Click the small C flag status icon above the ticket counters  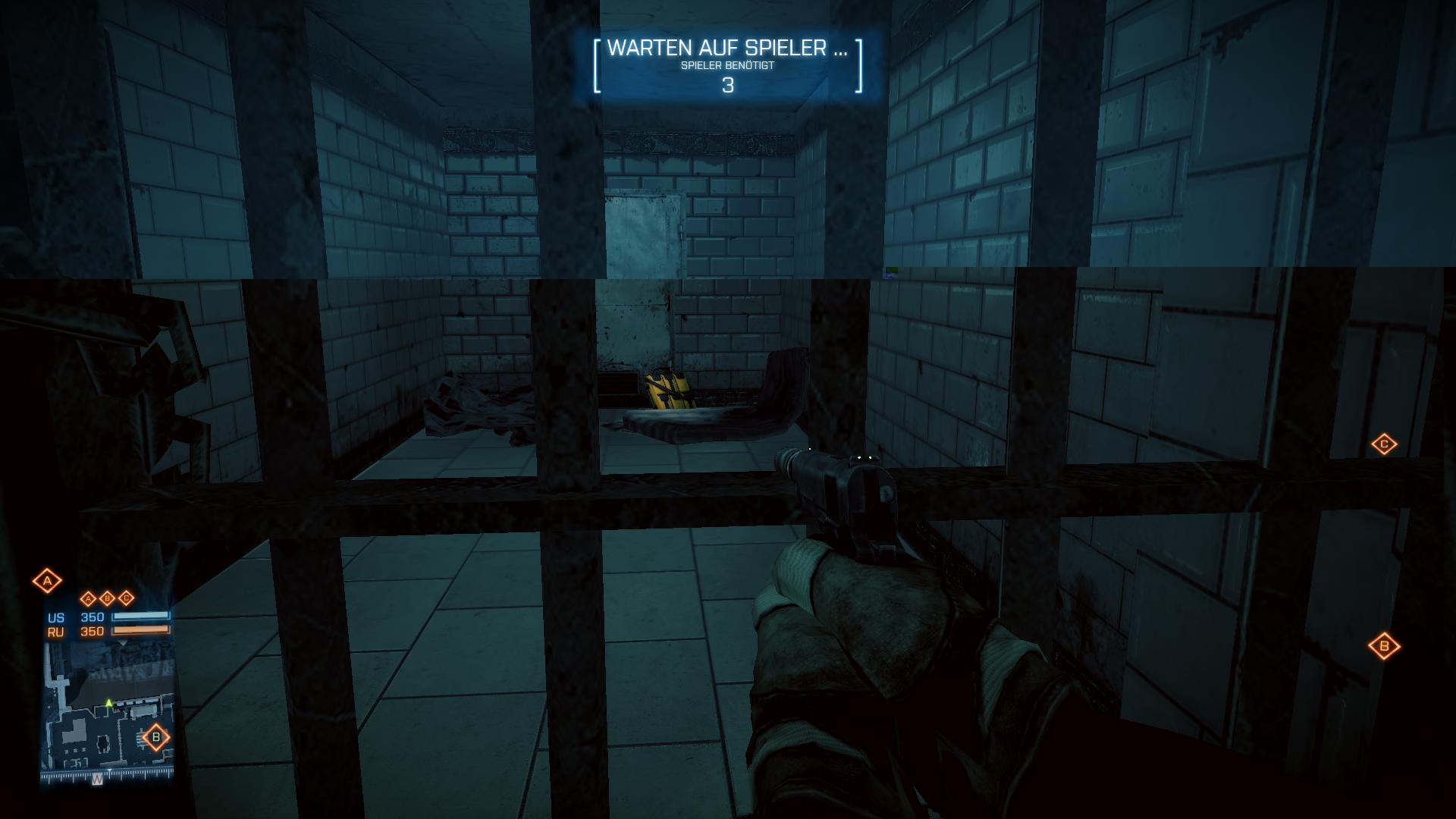click(x=126, y=598)
